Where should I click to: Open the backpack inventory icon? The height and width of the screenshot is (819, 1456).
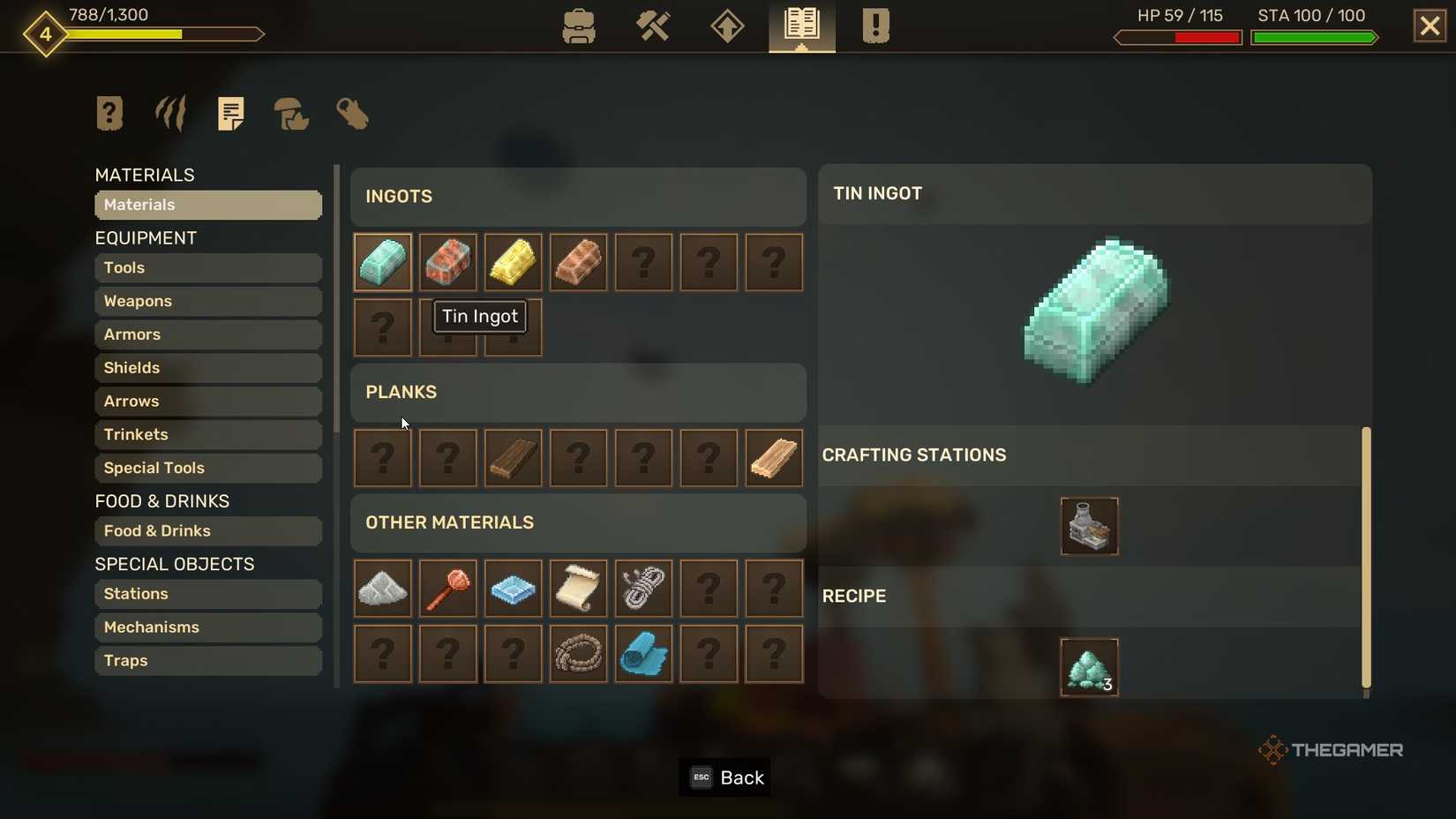[579, 26]
